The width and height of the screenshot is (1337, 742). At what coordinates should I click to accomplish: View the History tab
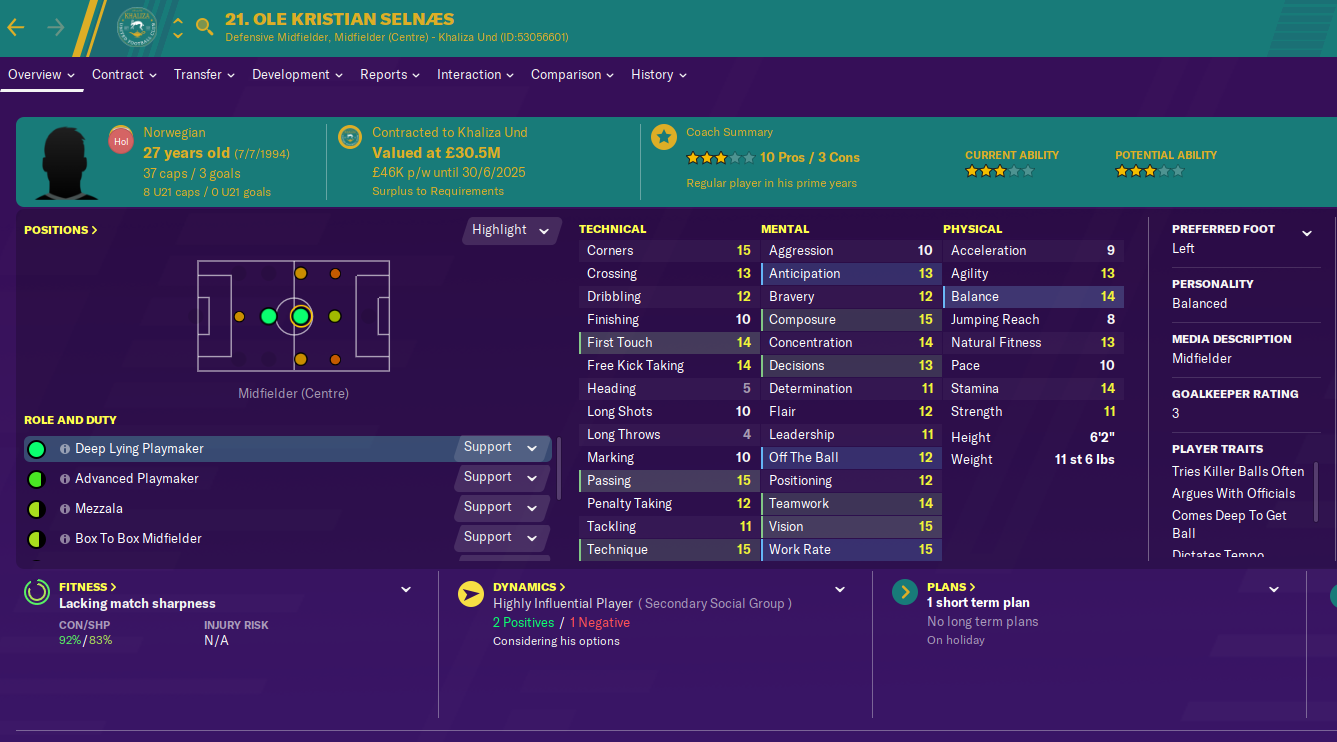click(x=658, y=75)
